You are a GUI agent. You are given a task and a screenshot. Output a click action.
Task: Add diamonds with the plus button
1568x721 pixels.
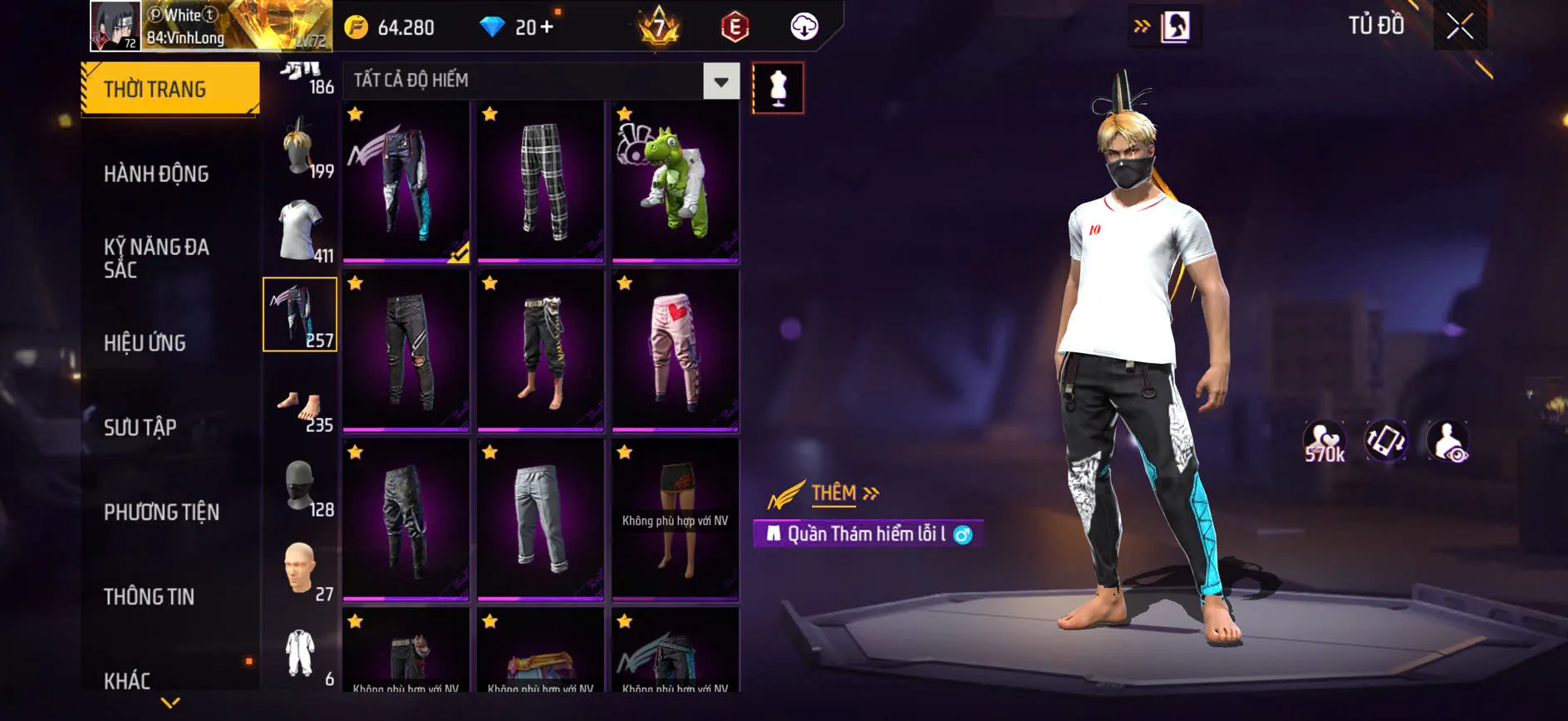546,27
